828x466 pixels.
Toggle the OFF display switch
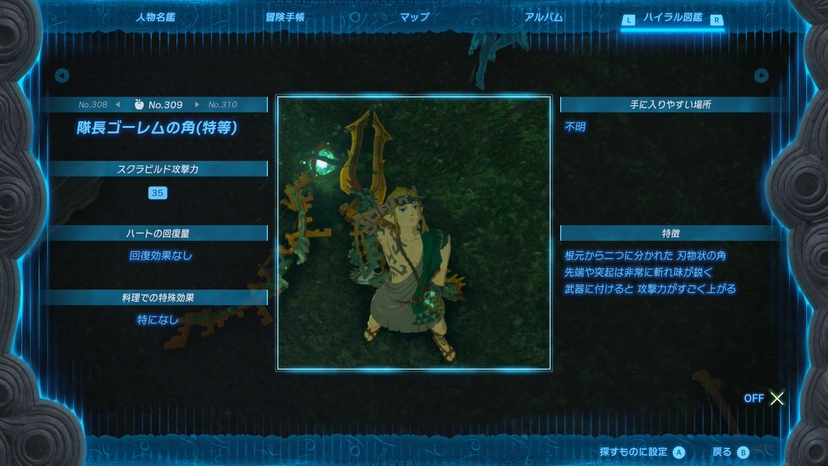(766, 398)
